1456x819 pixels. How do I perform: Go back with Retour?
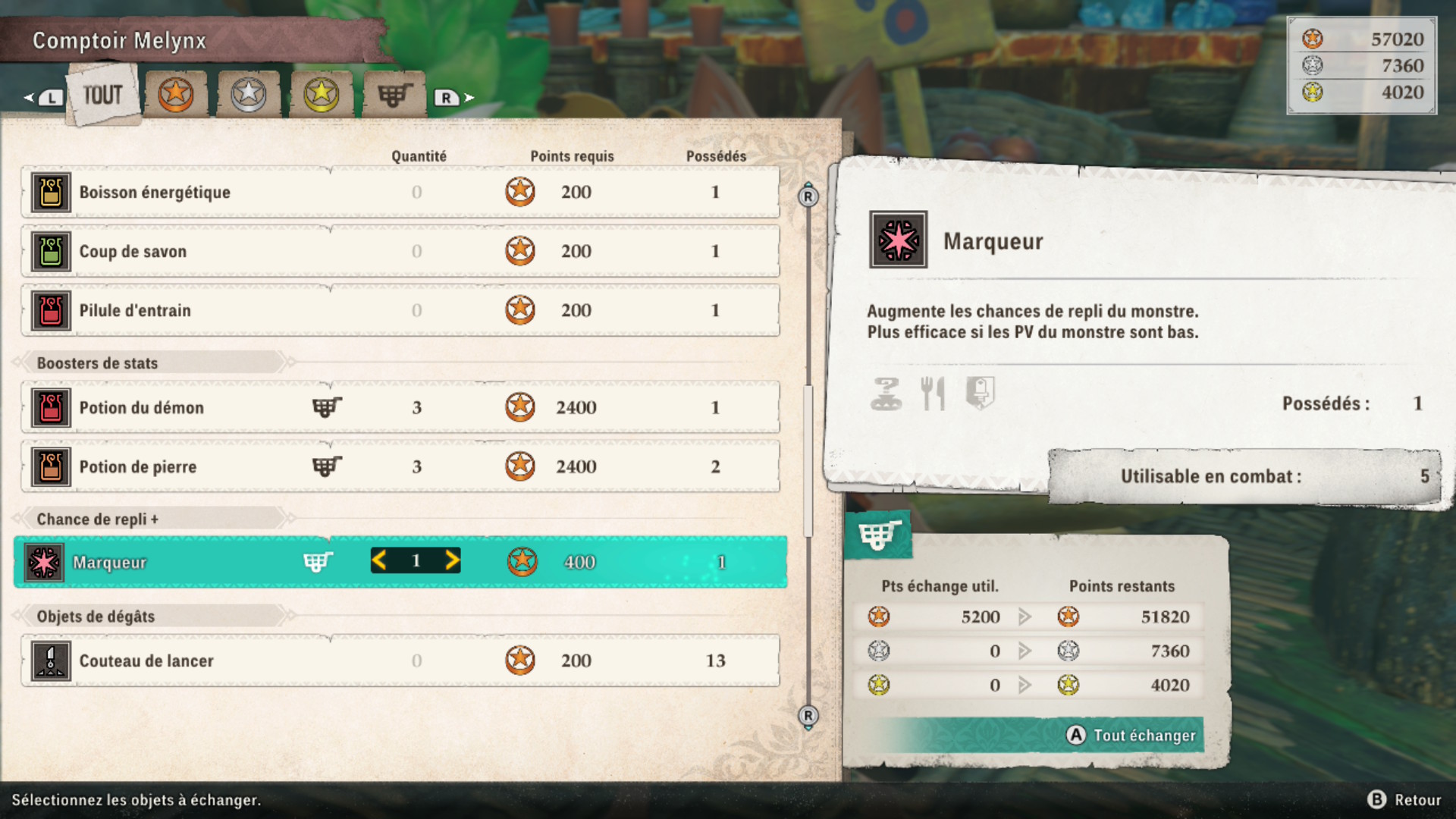[x=1406, y=800]
